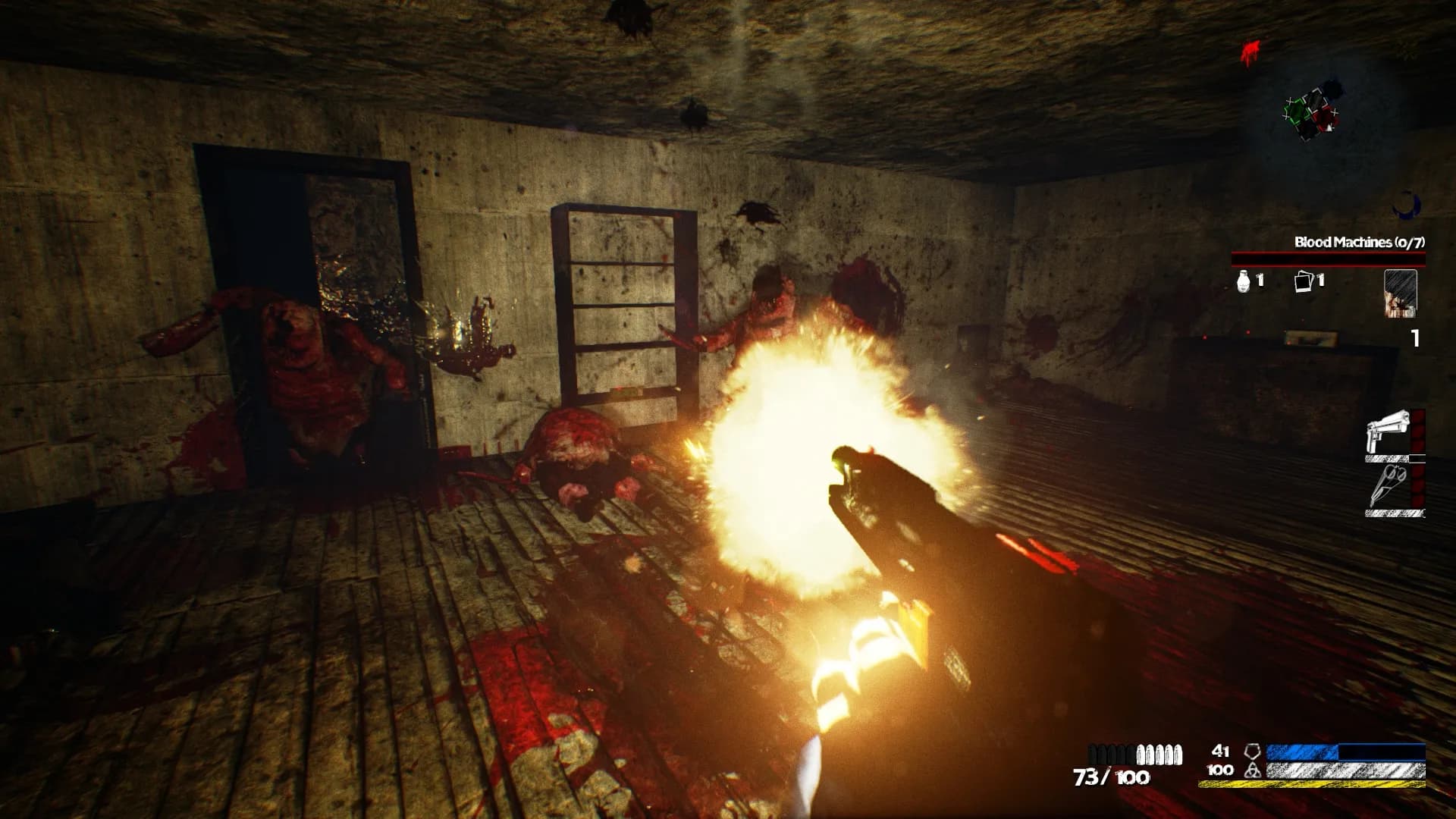This screenshot has height=819, width=1456.
Task: Click the 73/100 ammo counter
Action: [1111, 775]
